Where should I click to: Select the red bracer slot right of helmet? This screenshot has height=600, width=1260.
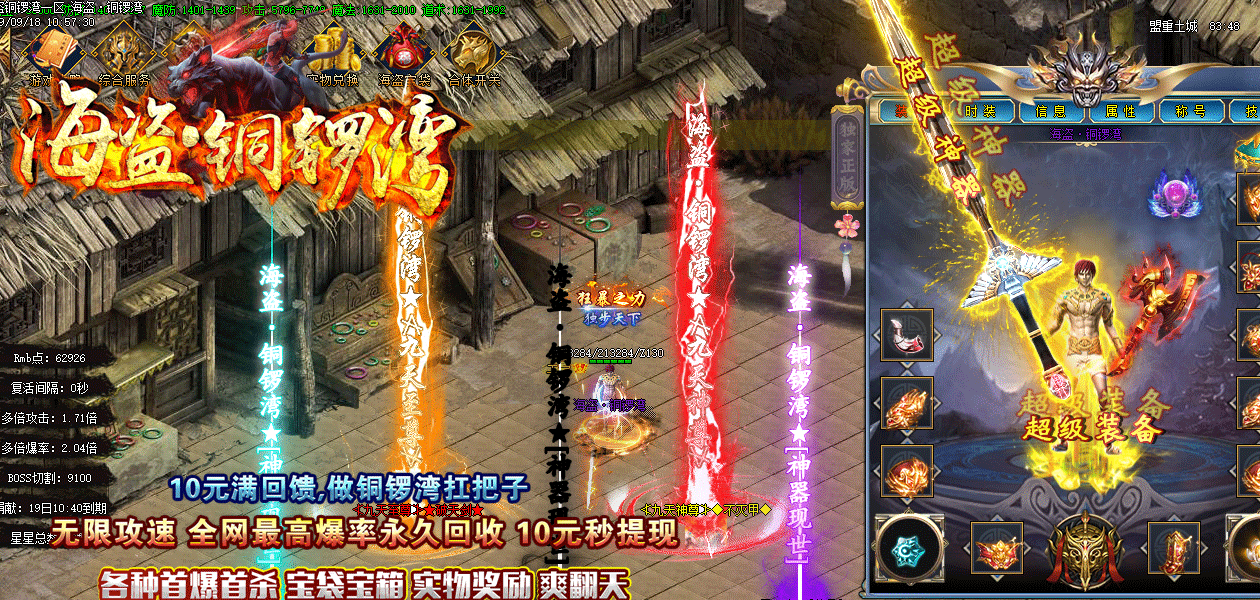pyautogui.click(x=1173, y=549)
